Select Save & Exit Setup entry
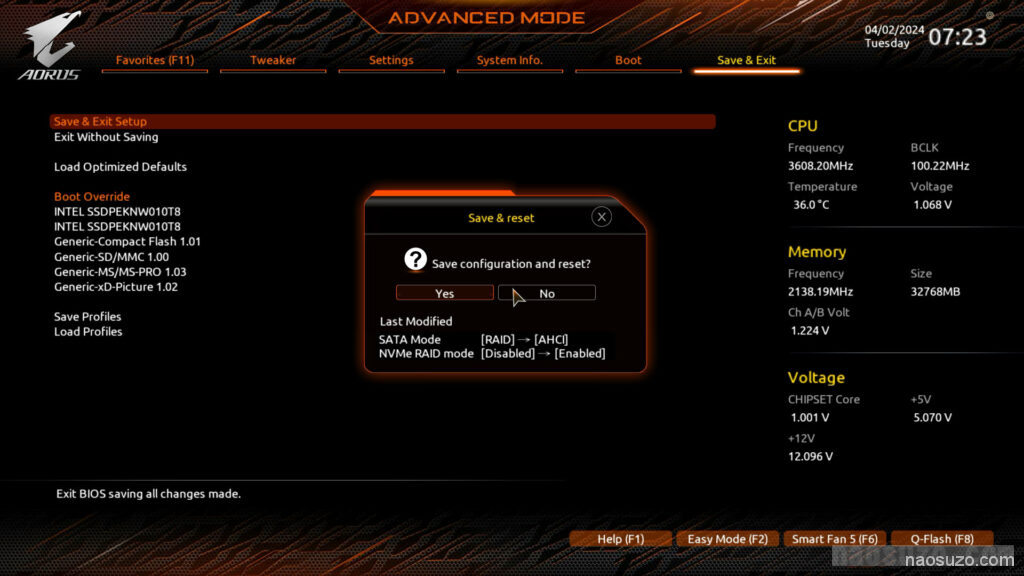Image resolution: width=1024 pixels, height=576 pixels. point(101,122)
